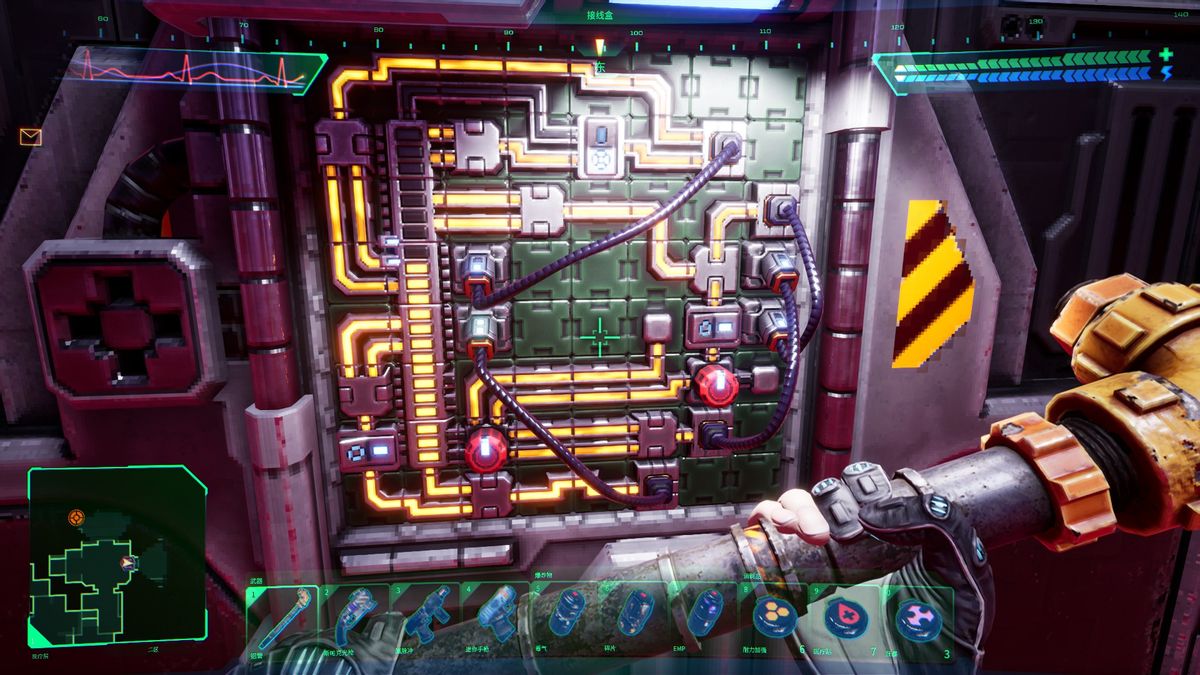The height and width of the screenshot is (675, 1200).
Task: Click the orange target marker on the minimap
Action: point(76,517)
